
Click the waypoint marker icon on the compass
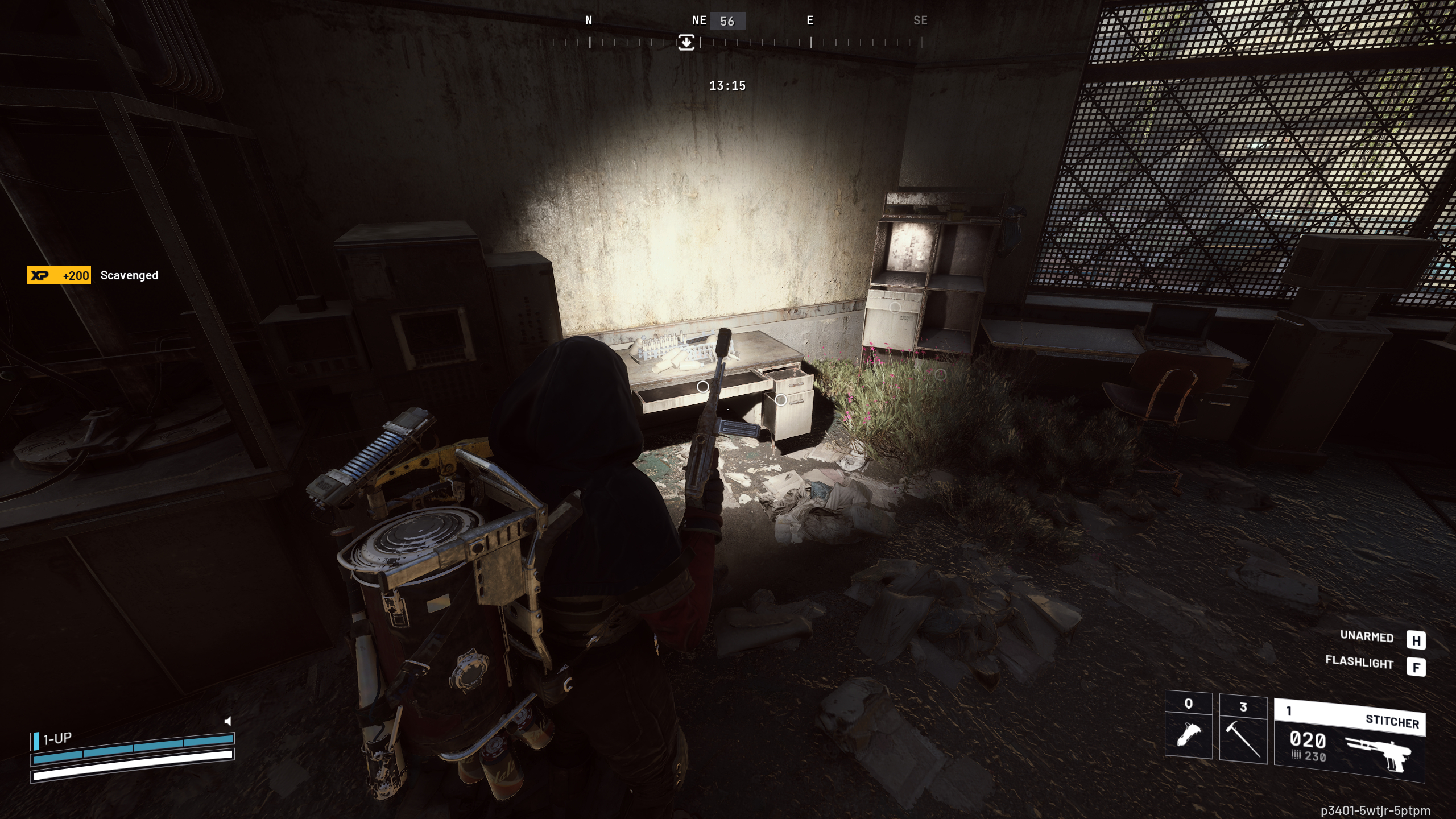coord(686,43)
